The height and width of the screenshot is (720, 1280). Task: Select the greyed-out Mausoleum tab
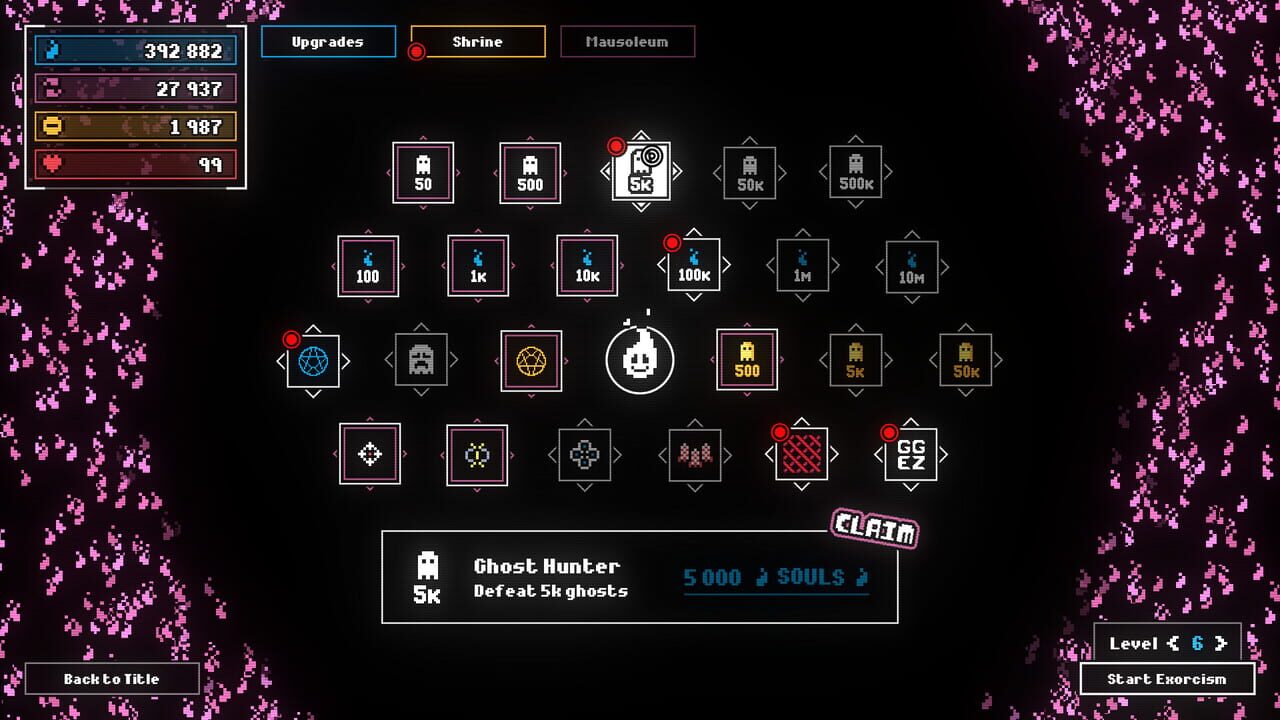click(627, 42)
